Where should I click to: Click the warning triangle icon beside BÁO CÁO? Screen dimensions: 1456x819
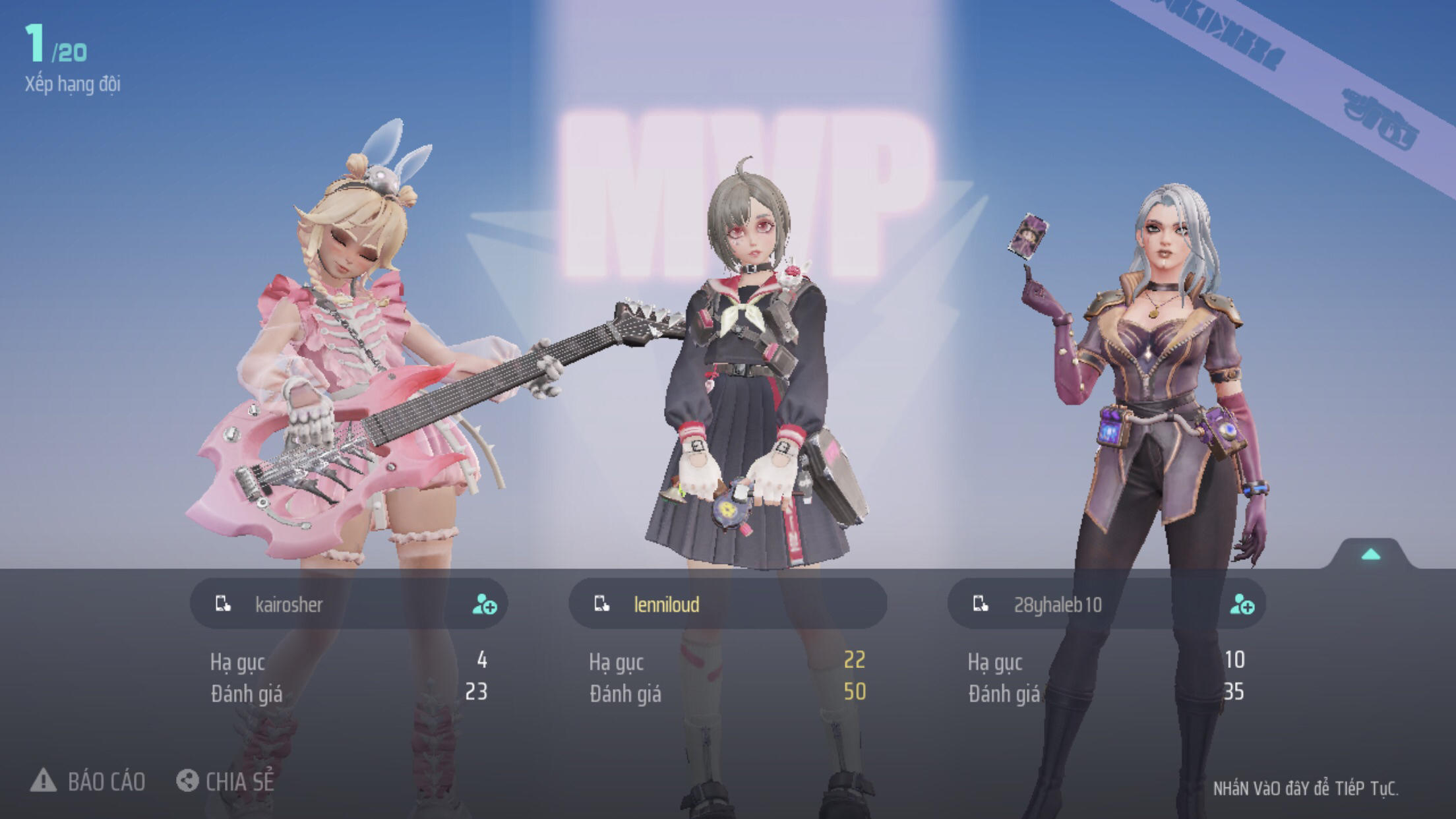coord(45,782)
